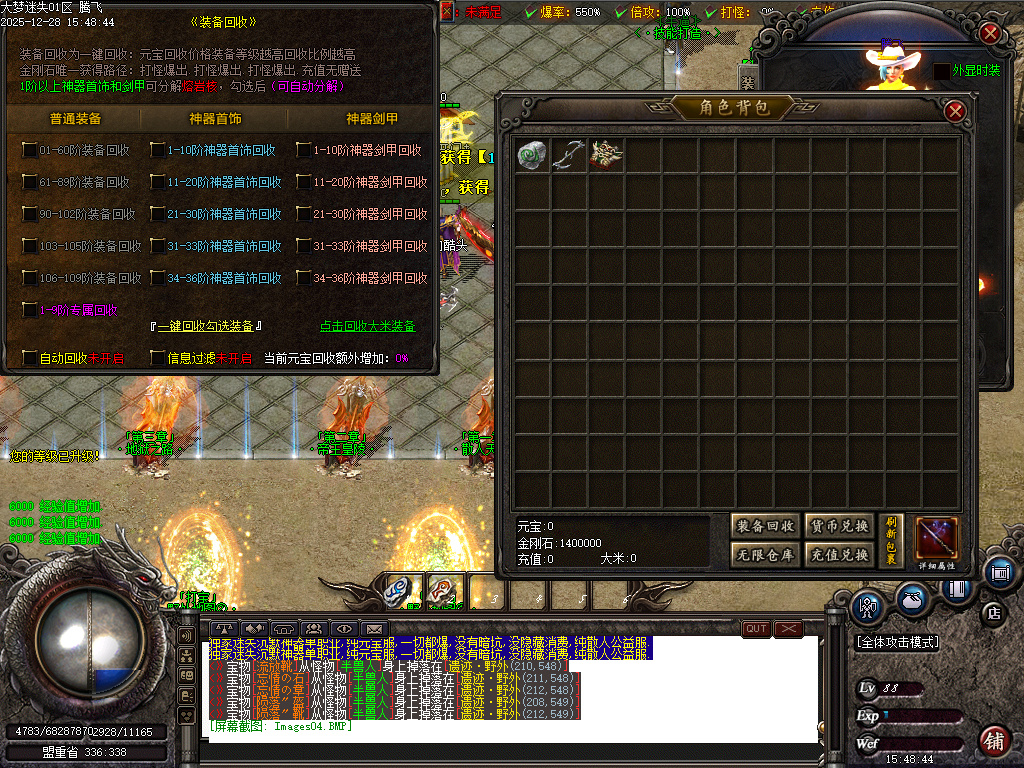Open 装备回收 from the bag panel

pyautogui.click(x=765, y=526)
